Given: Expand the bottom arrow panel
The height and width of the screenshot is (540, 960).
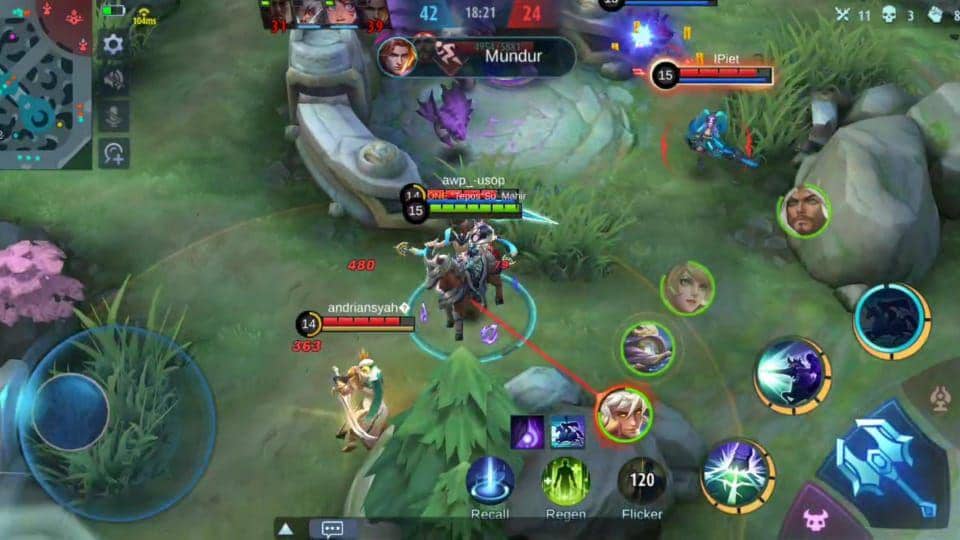Looking at the screenshot, I should click(286, 529).
